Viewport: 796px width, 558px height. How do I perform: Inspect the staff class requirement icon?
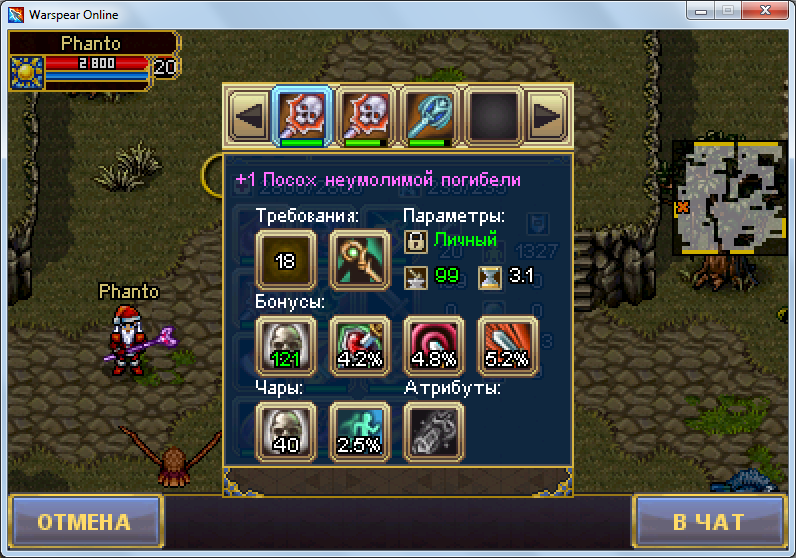(360, 261)
